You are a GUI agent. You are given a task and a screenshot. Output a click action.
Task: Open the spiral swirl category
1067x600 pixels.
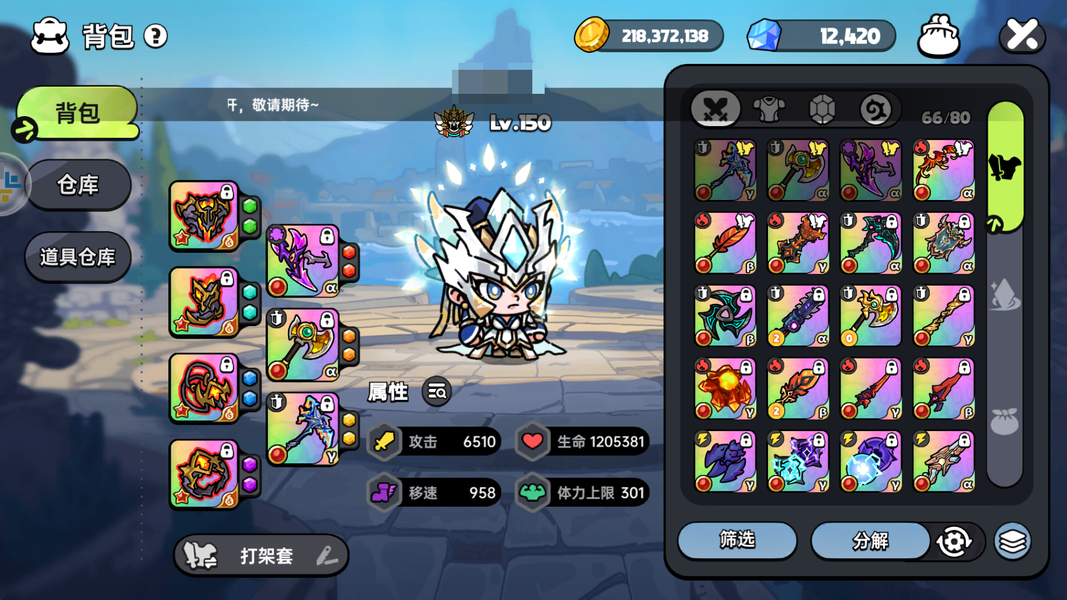click(875, 109)
